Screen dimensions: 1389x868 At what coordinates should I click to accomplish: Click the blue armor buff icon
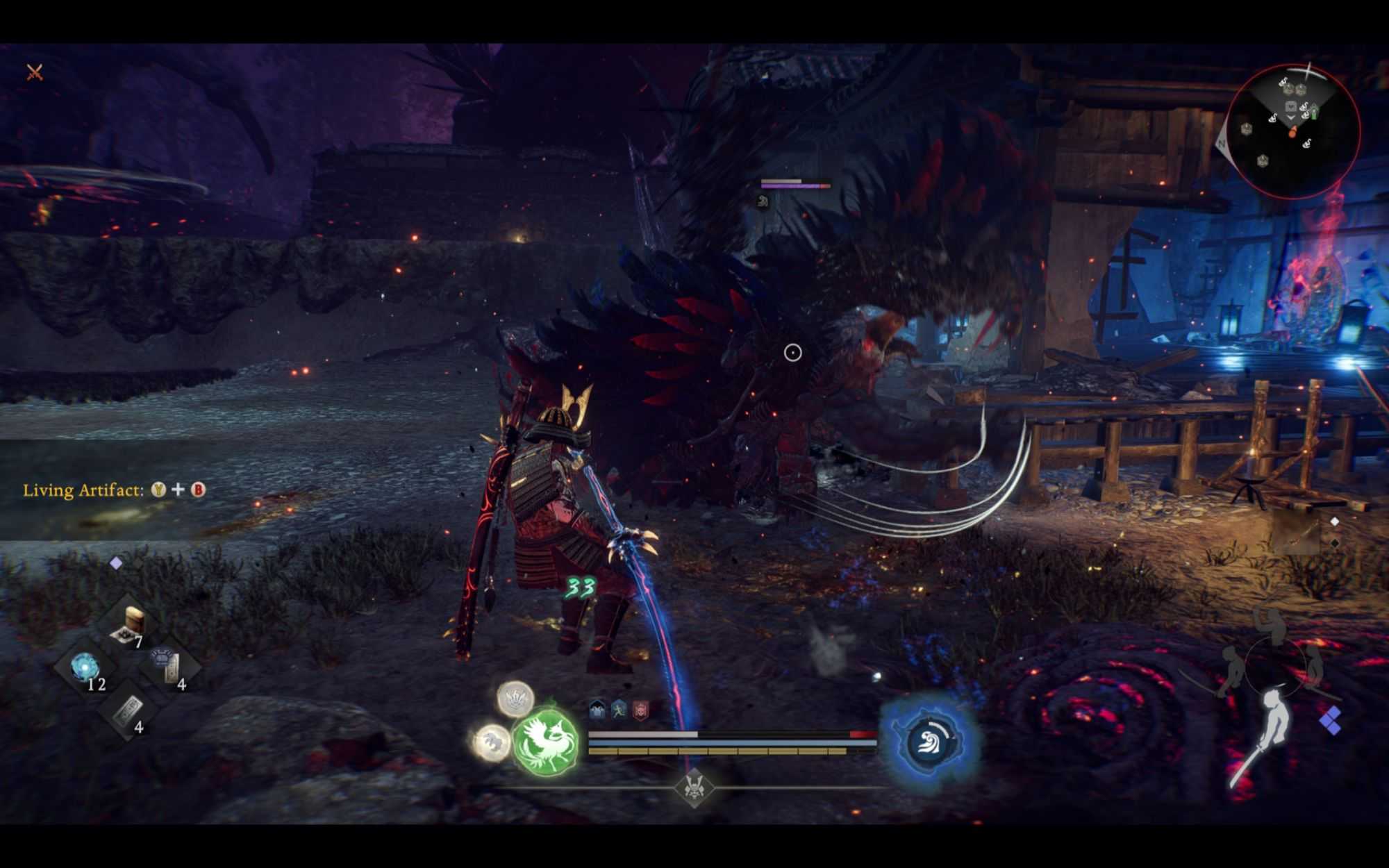597,710
